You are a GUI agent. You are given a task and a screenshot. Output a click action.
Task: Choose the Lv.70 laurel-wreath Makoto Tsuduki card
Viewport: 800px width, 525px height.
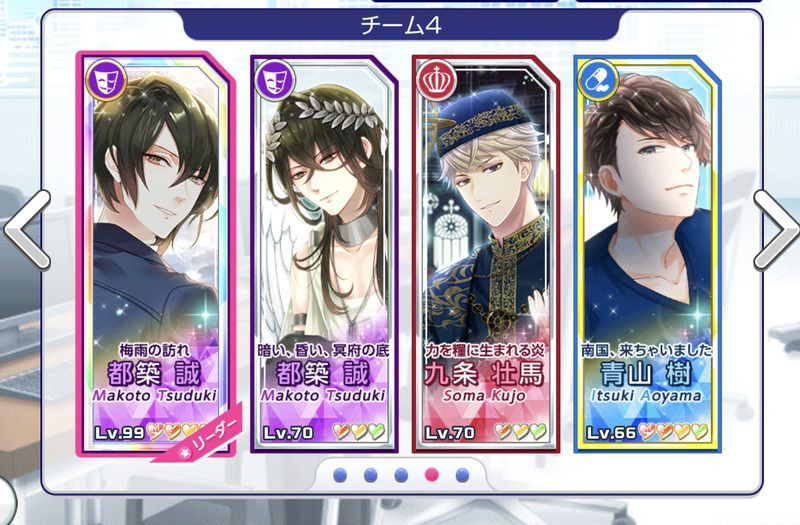(322, 250)
